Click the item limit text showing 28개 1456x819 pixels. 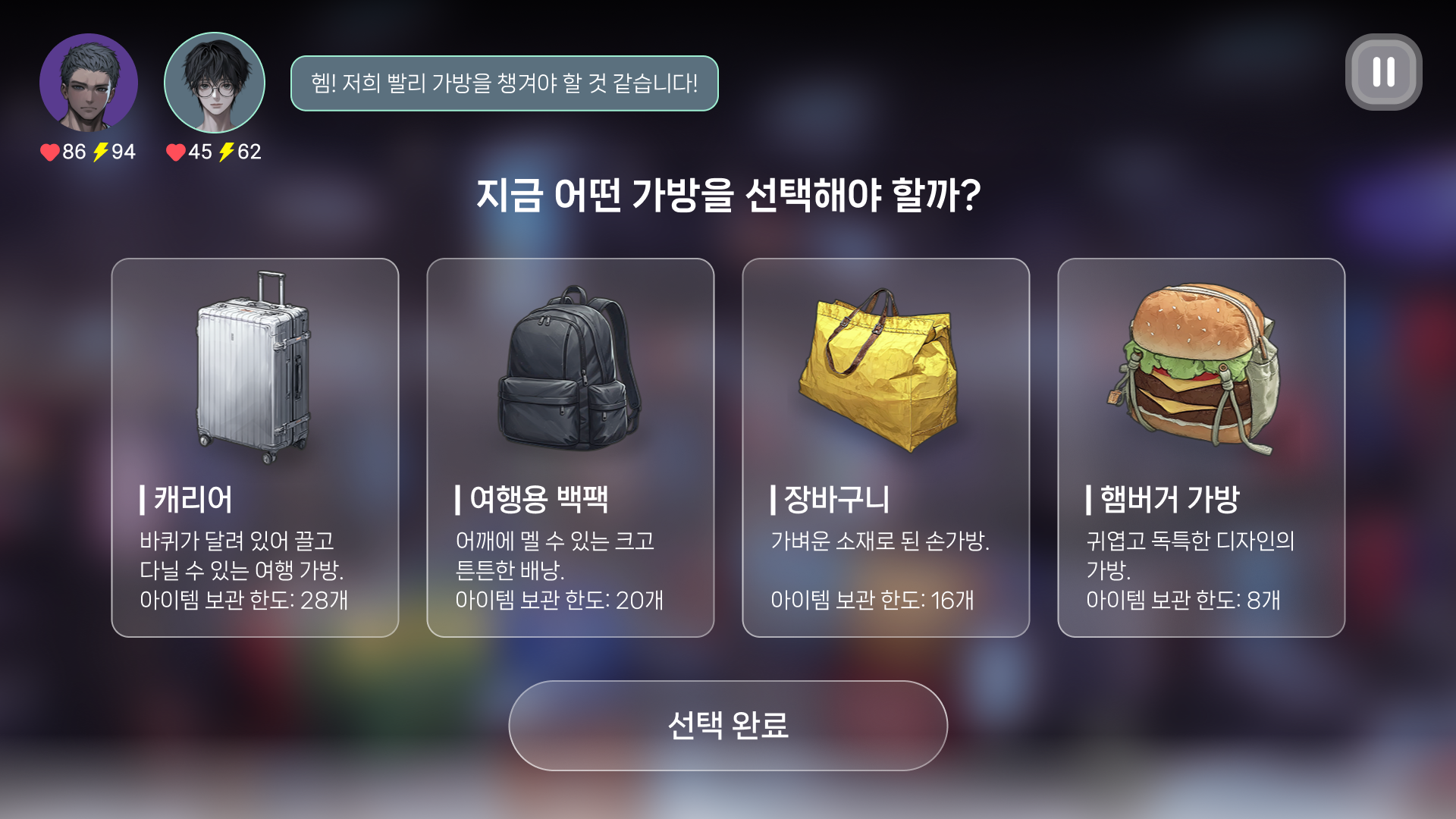[245, 601]
